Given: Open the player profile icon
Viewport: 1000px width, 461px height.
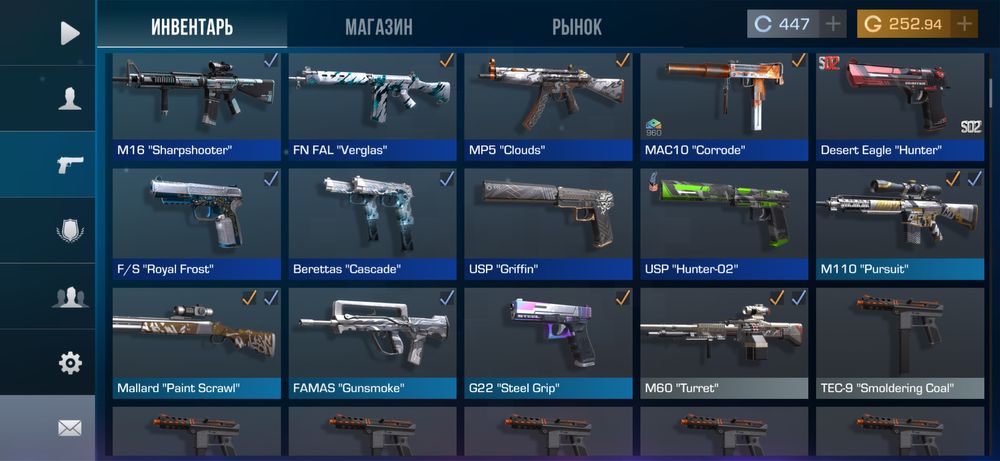Looking at the screenshot, I should click(x=69, y=99).
